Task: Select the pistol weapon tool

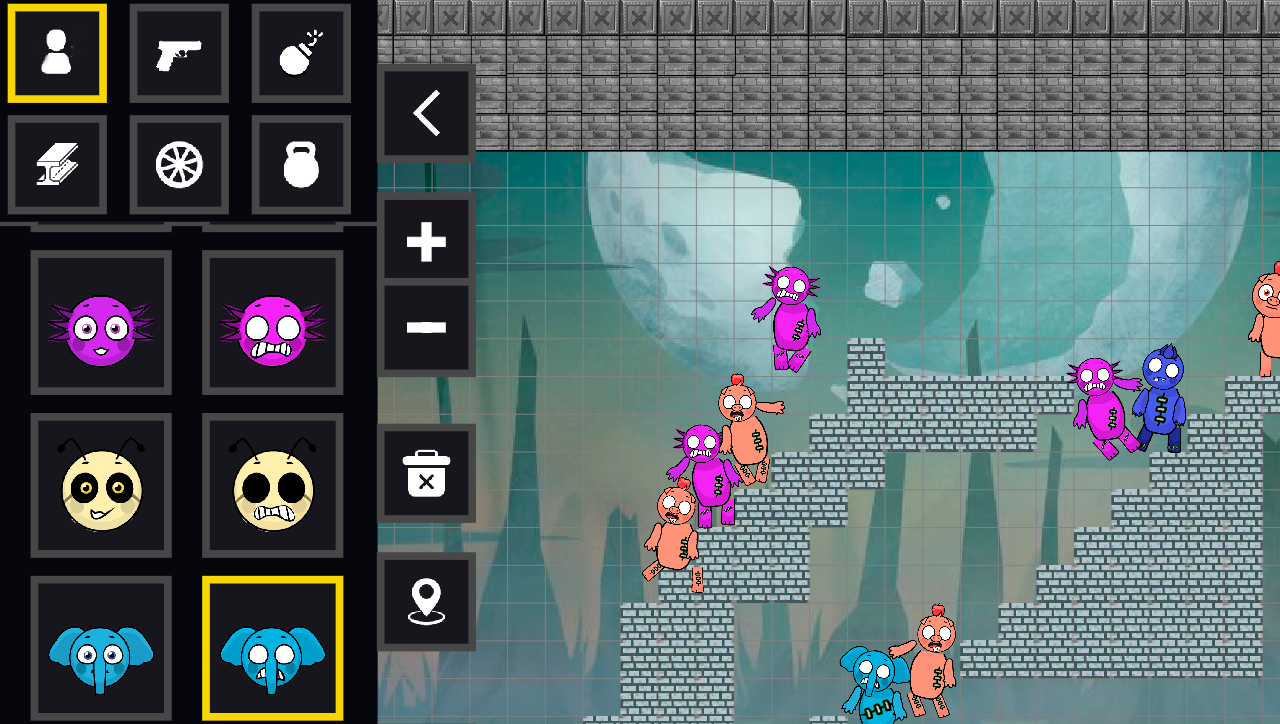Action: [179, 53]
